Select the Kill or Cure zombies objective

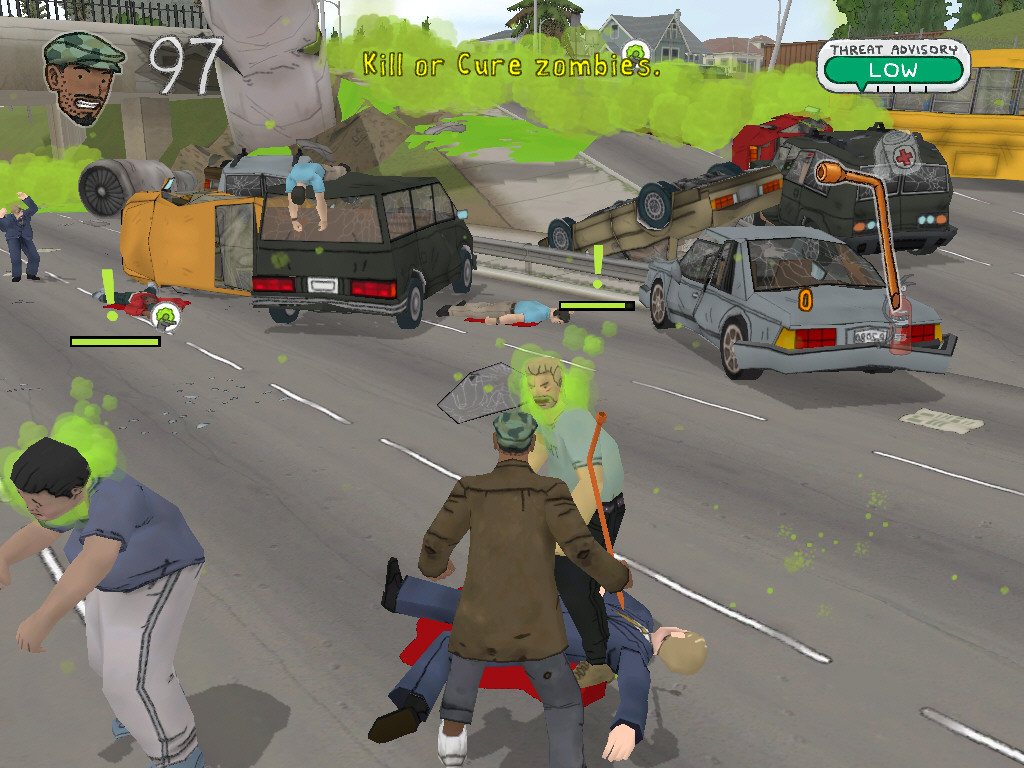click(510, 66)
